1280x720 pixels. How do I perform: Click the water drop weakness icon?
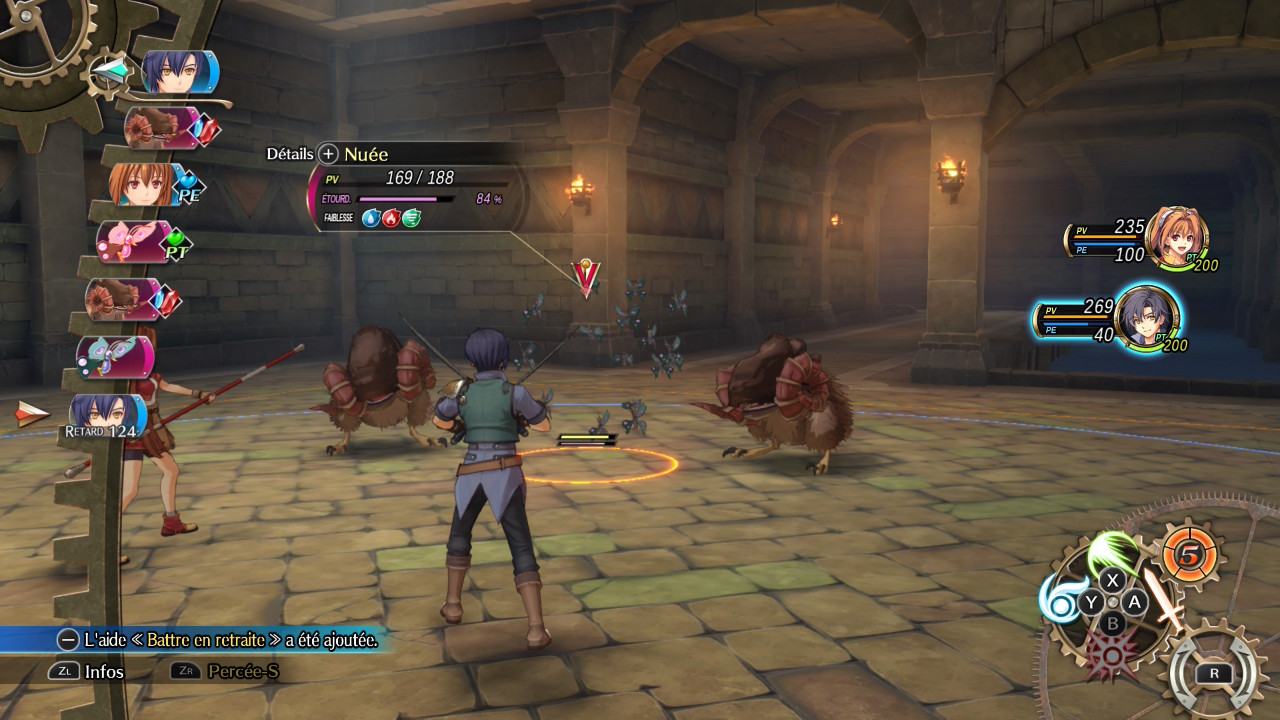click(x=371, y=217)
